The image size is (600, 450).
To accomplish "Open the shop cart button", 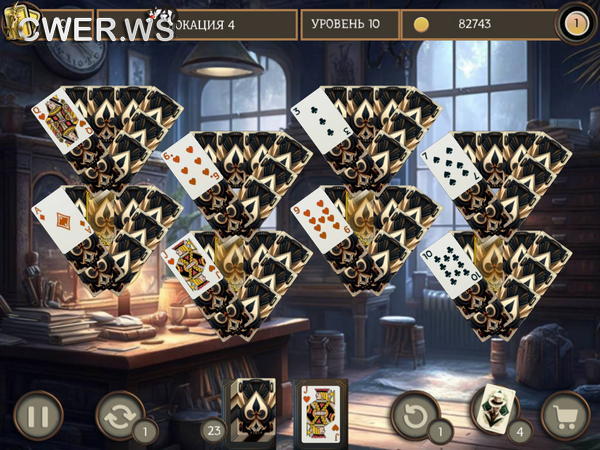I will coord(565,415).
